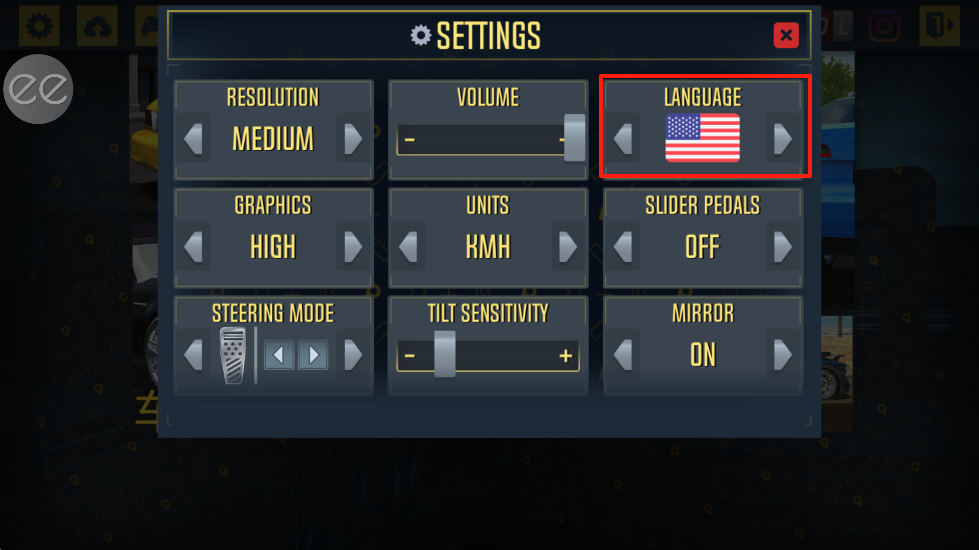Toggle Mirror with the right arrow
Screen dimensions: 979x550
click(782, 354)
